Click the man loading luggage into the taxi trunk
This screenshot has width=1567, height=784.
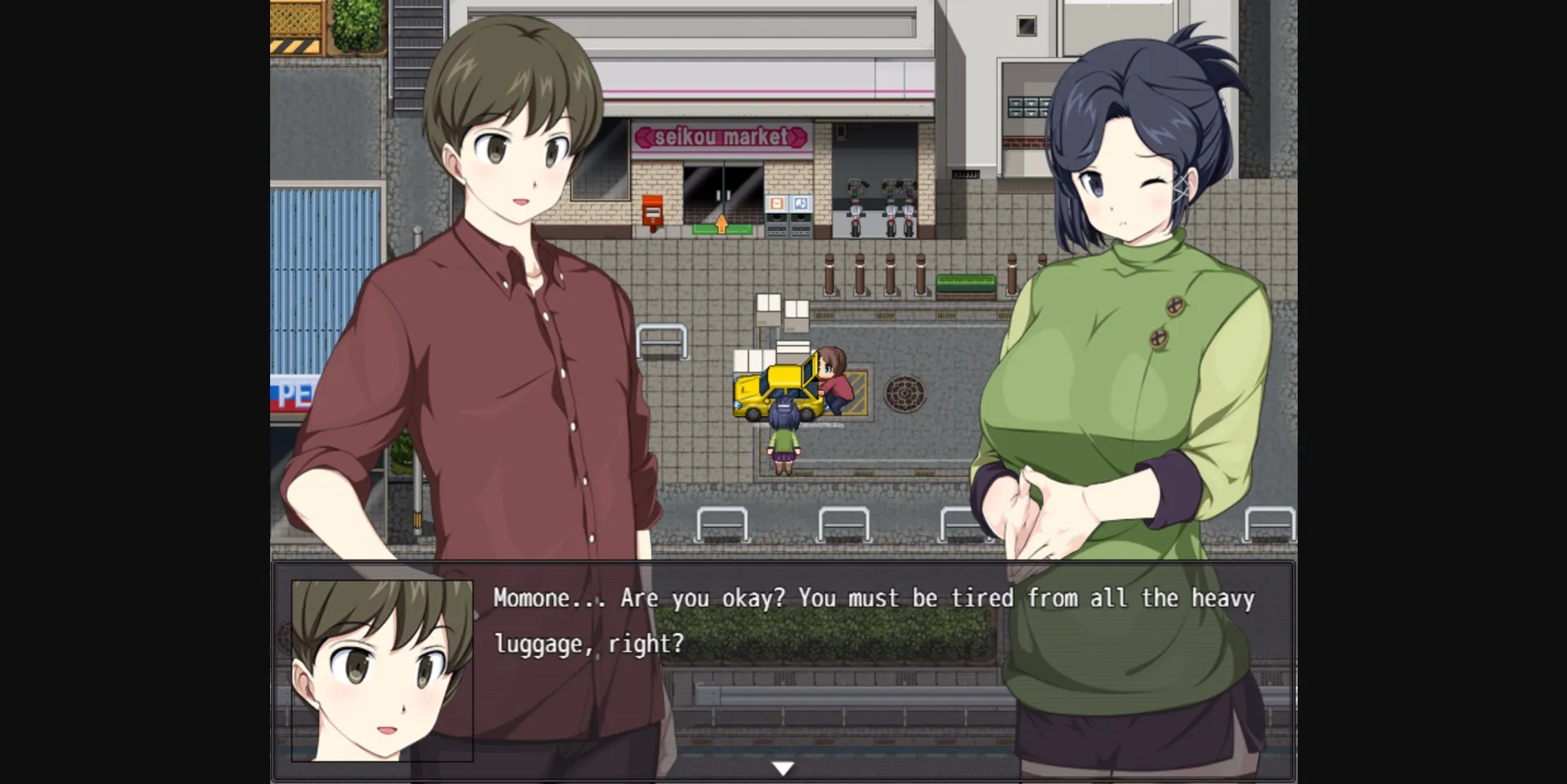tap(833, 382)
